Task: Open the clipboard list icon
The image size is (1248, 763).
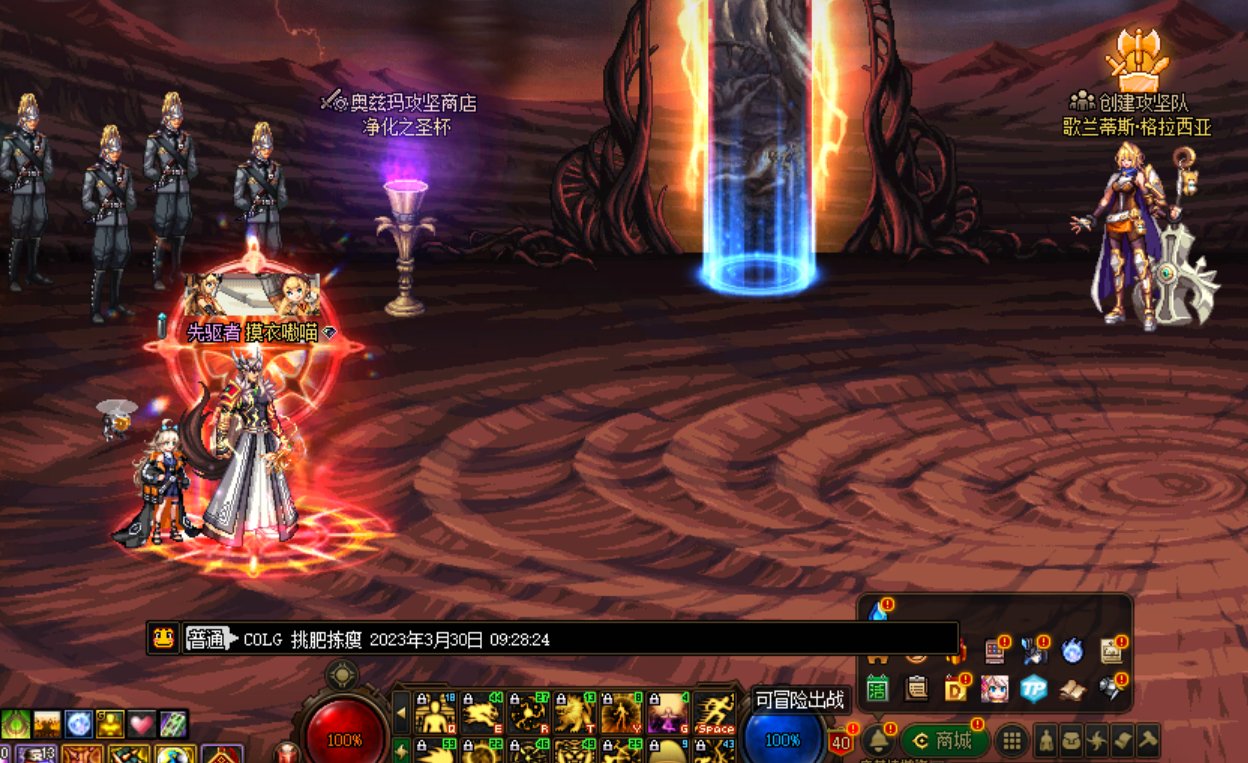Action: [x=916, y=689]
